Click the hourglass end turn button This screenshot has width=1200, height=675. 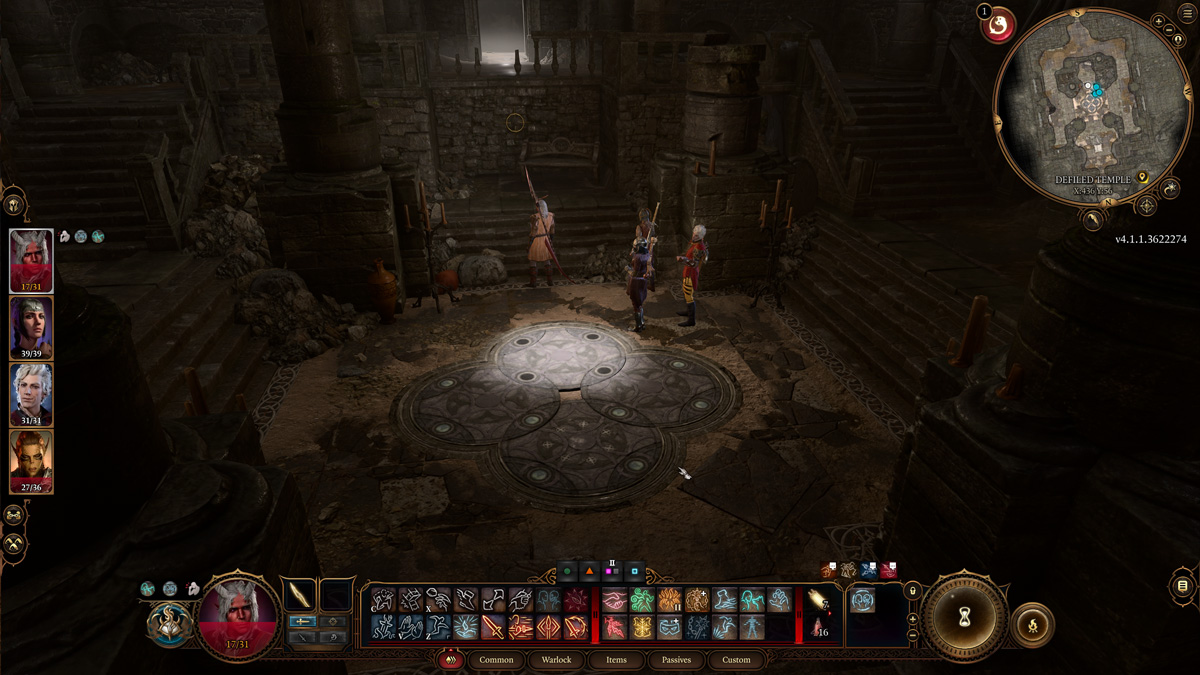[x=964, y=613]
